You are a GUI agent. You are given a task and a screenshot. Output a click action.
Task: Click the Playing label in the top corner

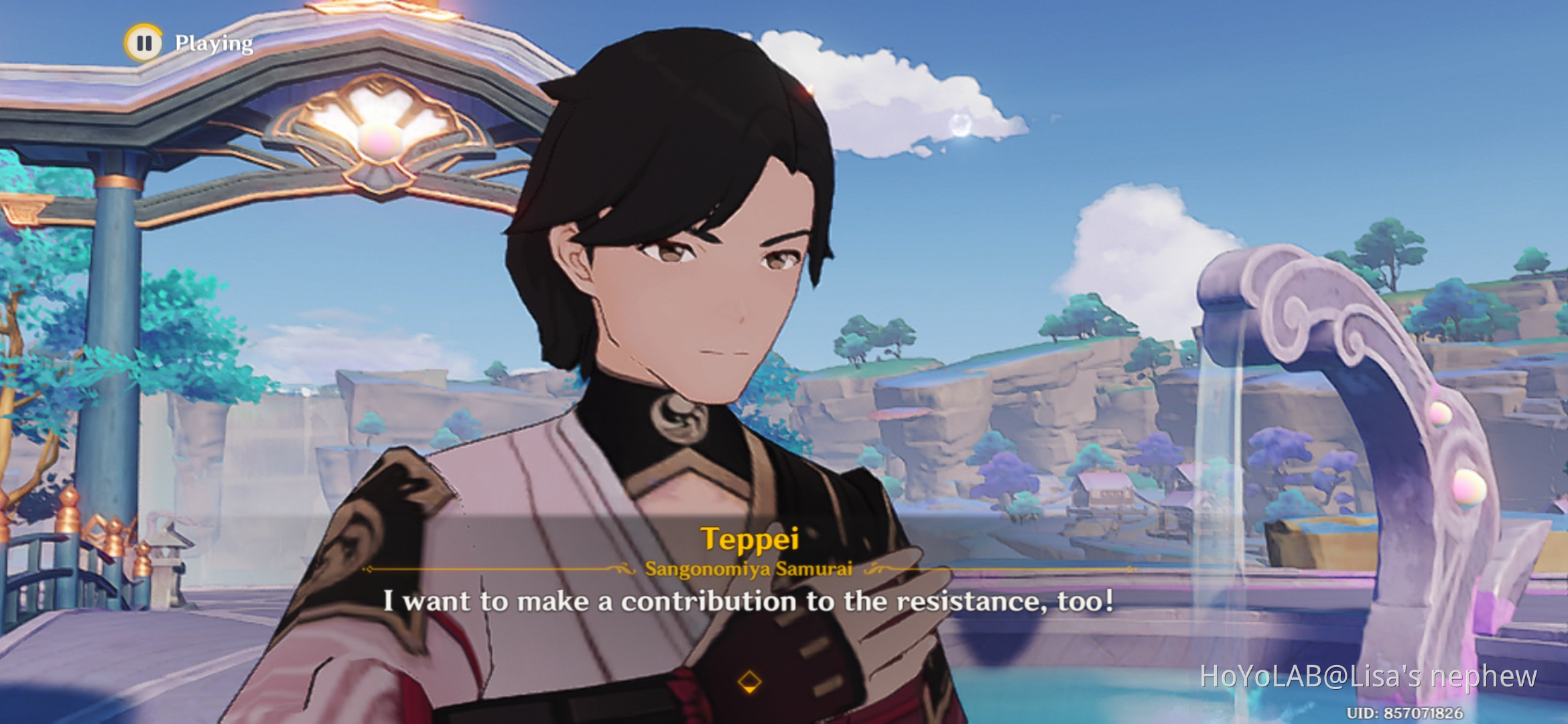pos(213,44)
